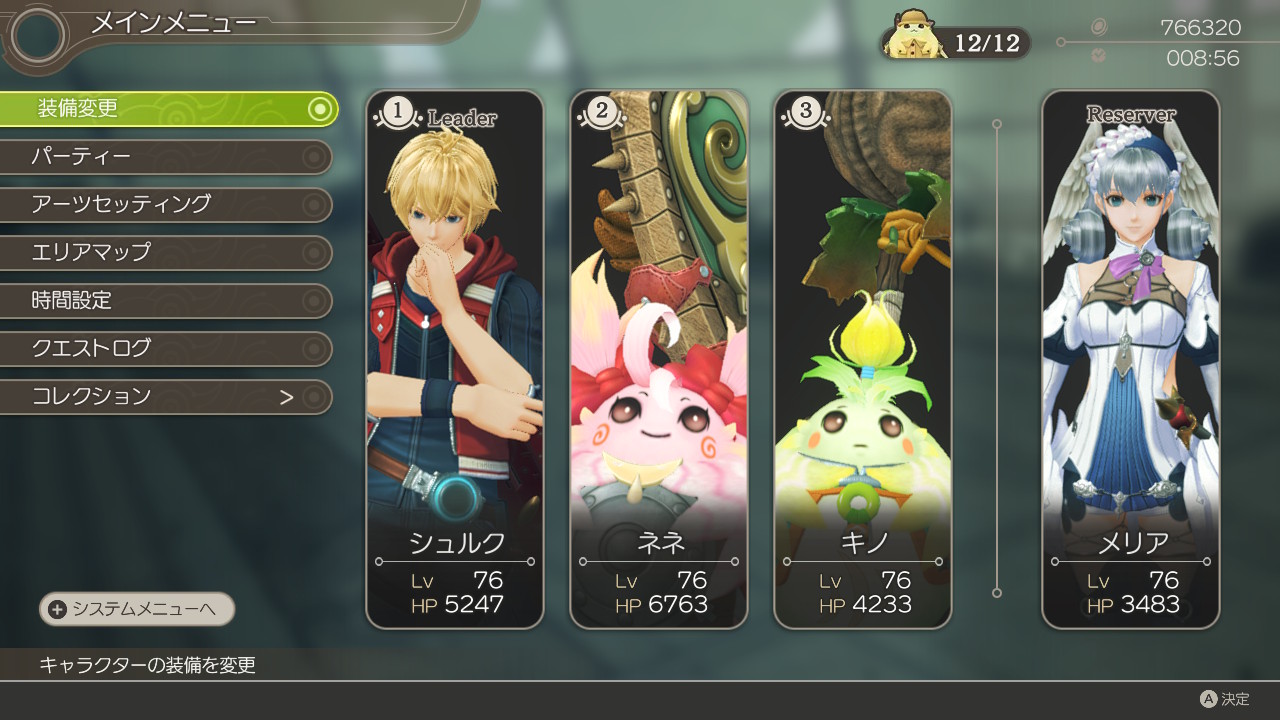Select reserve character card メリア
This screenshot has width=1280, height=720.
1131,360
